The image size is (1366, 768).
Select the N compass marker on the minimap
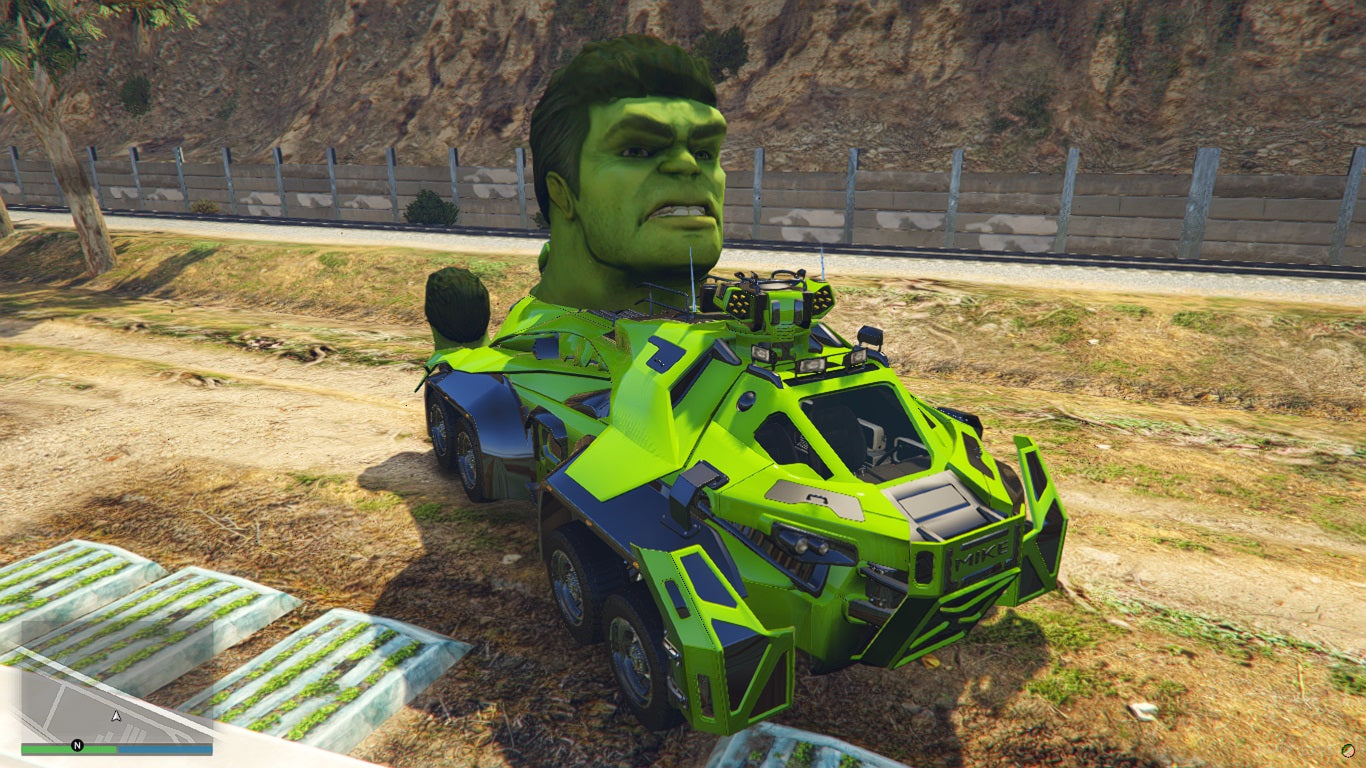pyautogui.click(x=77, y=745)
